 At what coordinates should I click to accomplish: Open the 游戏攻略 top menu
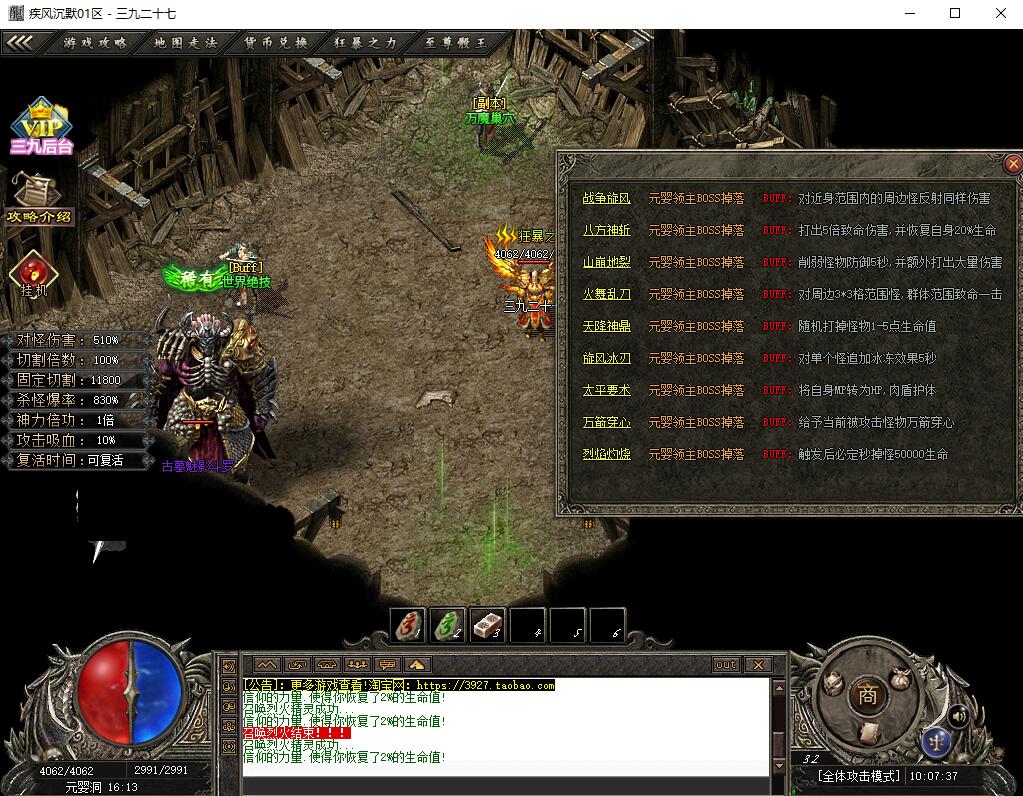tap(95, 43)
